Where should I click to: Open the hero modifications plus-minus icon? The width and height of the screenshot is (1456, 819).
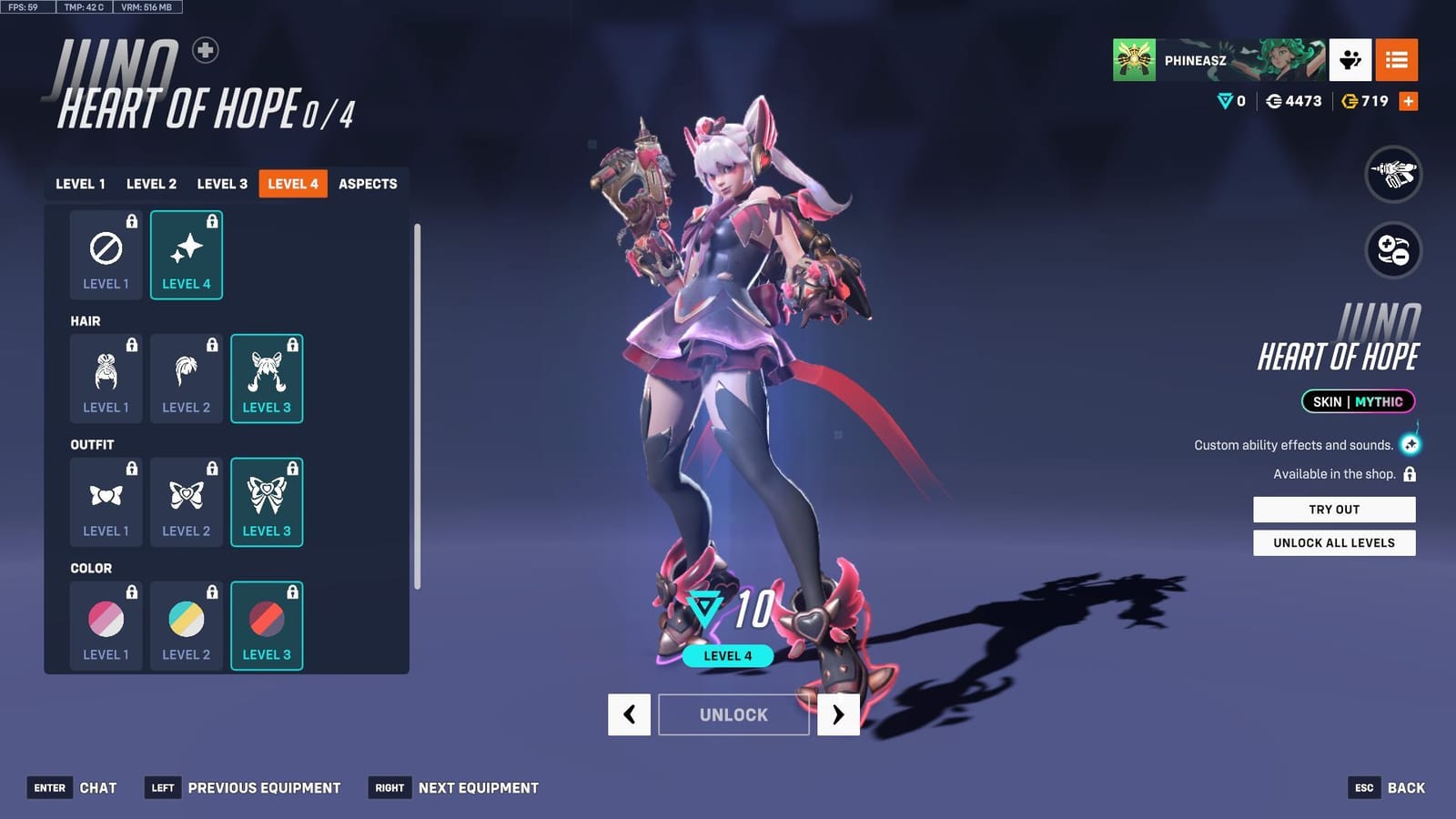point(1393,252)
